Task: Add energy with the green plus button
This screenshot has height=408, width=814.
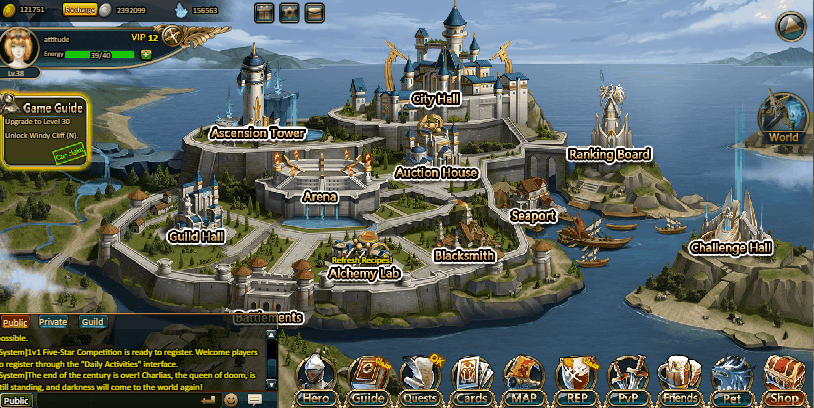Action: tap(146, 54)
